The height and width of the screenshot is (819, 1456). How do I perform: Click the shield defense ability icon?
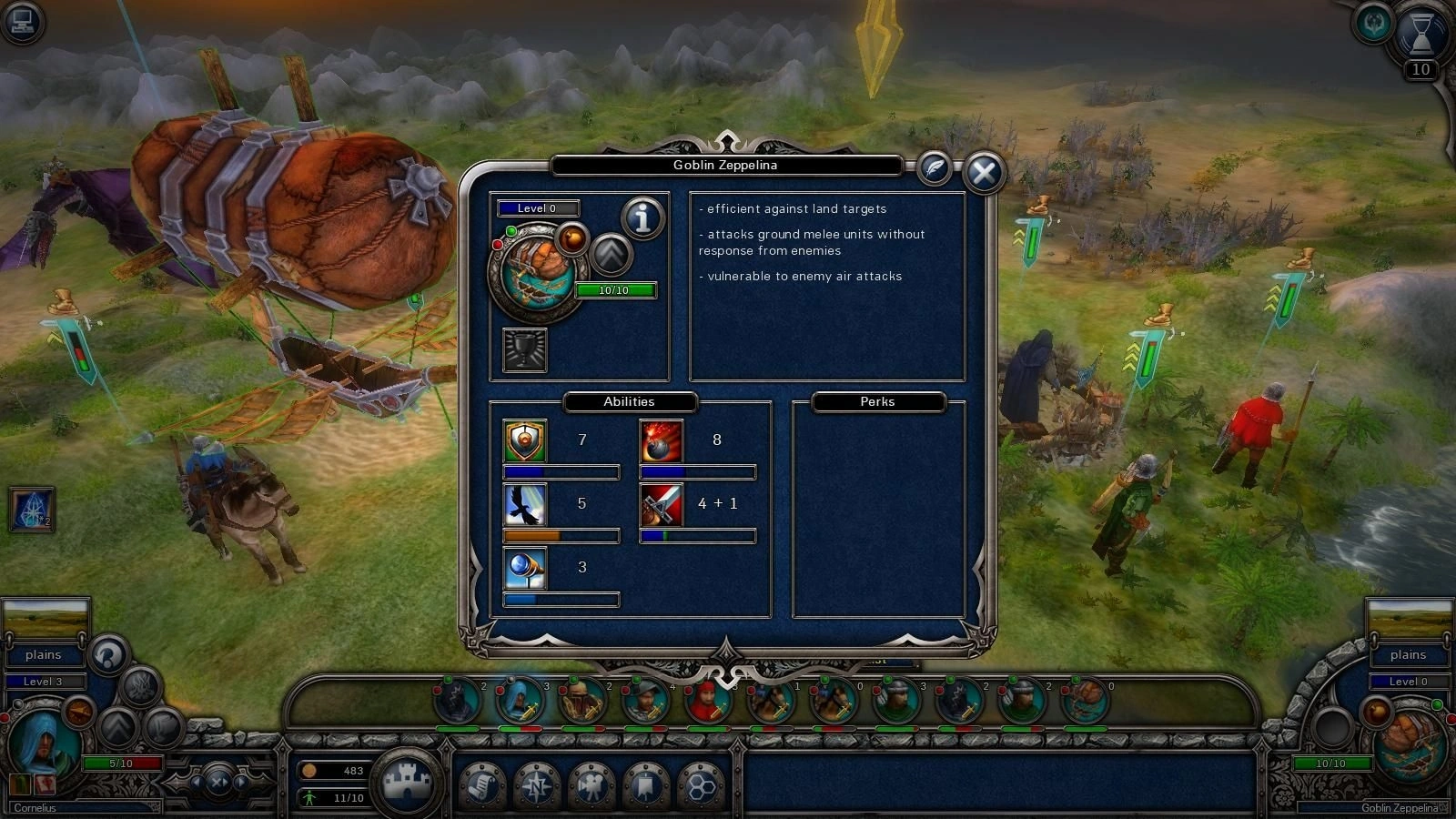525,441
